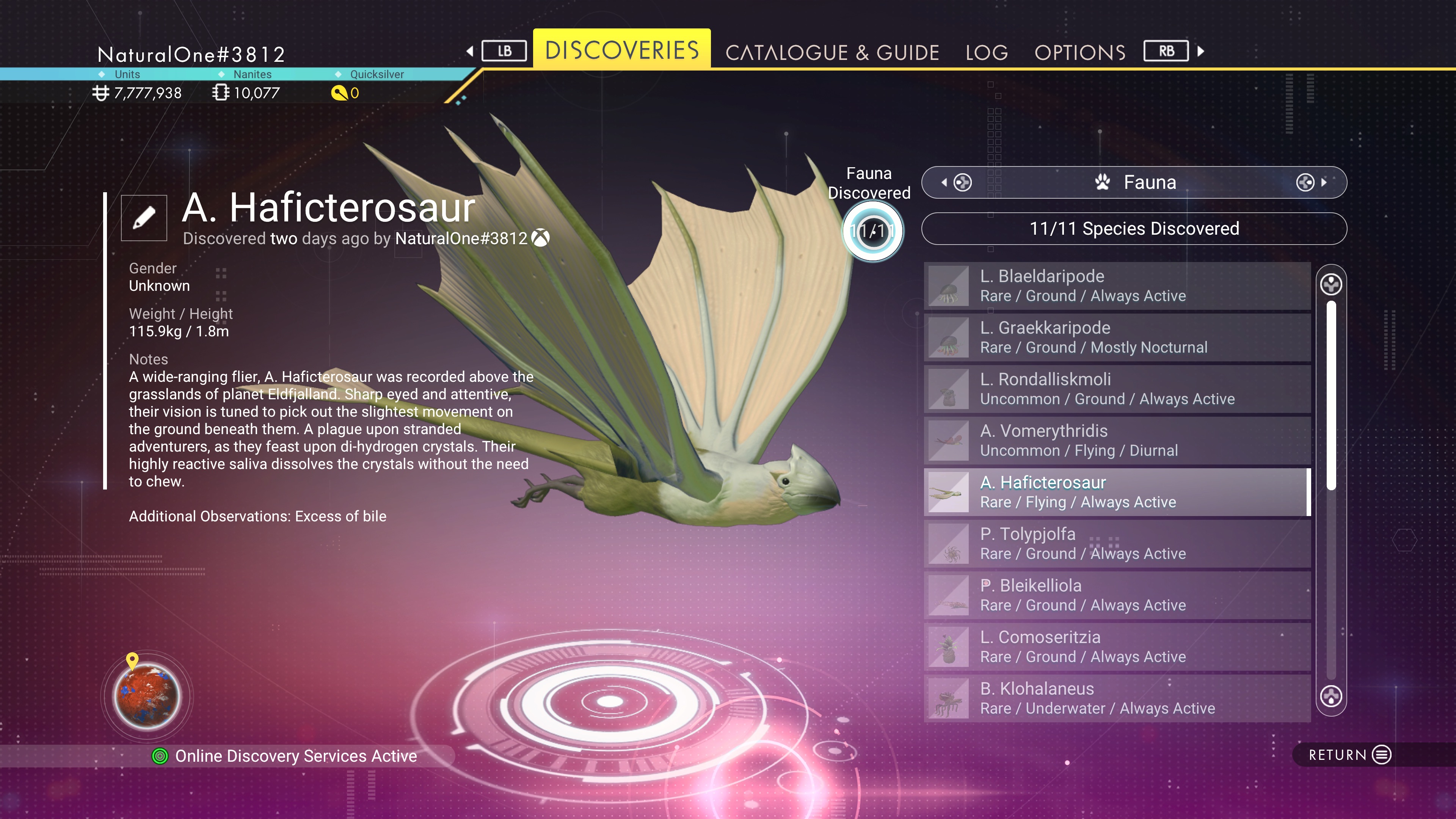Click the Fauna Discovered 11/11 progress ring

point(873,231)
